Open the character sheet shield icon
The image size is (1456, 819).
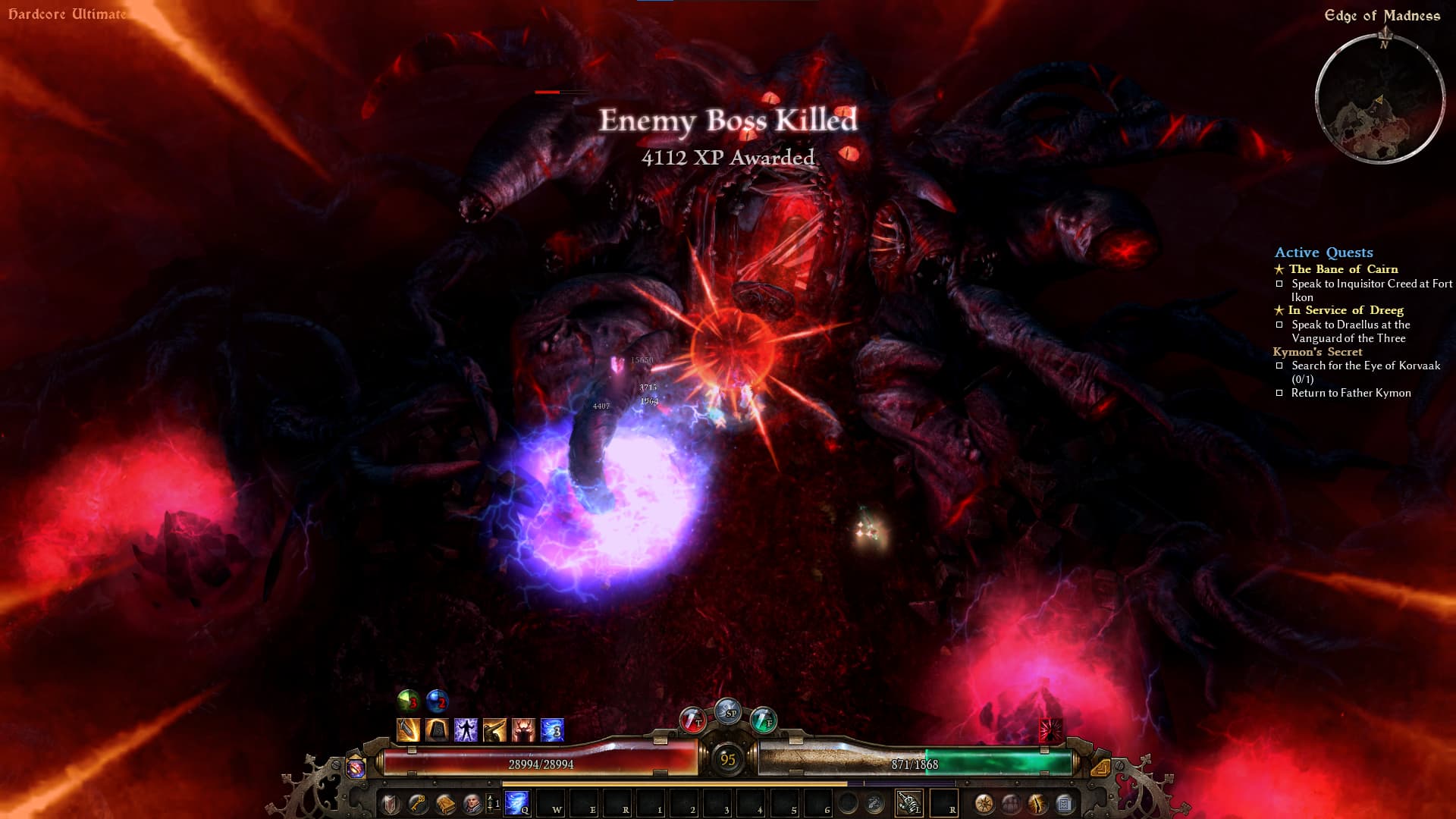click(x=391, y=803)
